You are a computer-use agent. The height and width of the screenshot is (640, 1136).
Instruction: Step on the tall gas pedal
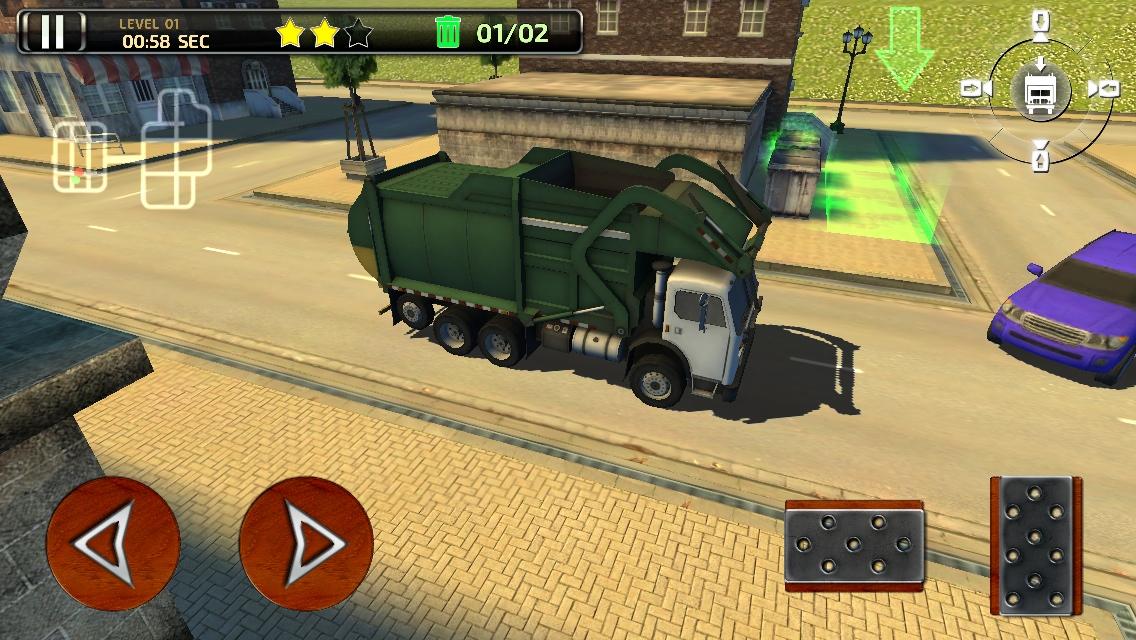1037,546
